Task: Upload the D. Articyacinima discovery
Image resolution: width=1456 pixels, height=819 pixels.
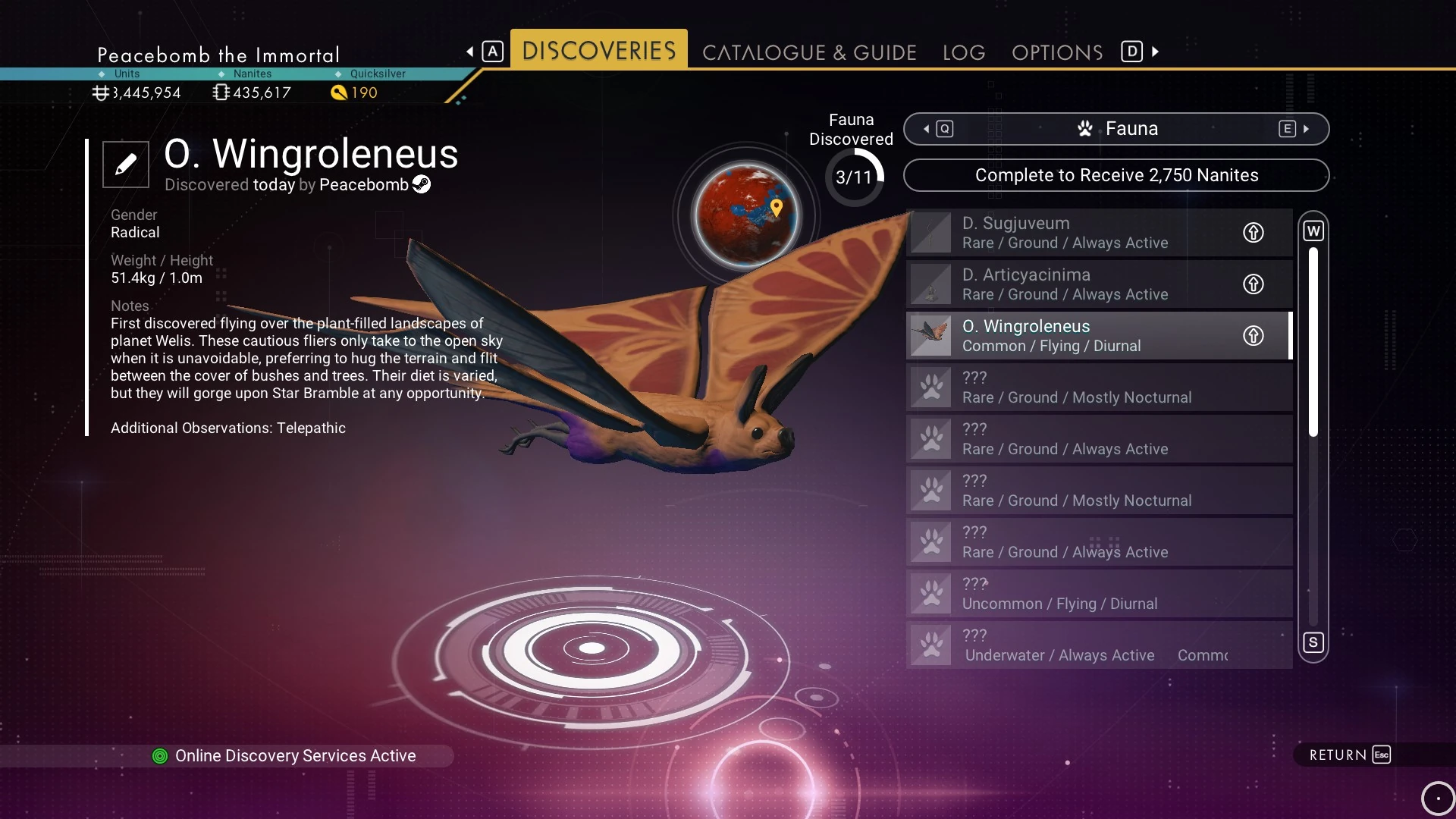Action: 1253,284
